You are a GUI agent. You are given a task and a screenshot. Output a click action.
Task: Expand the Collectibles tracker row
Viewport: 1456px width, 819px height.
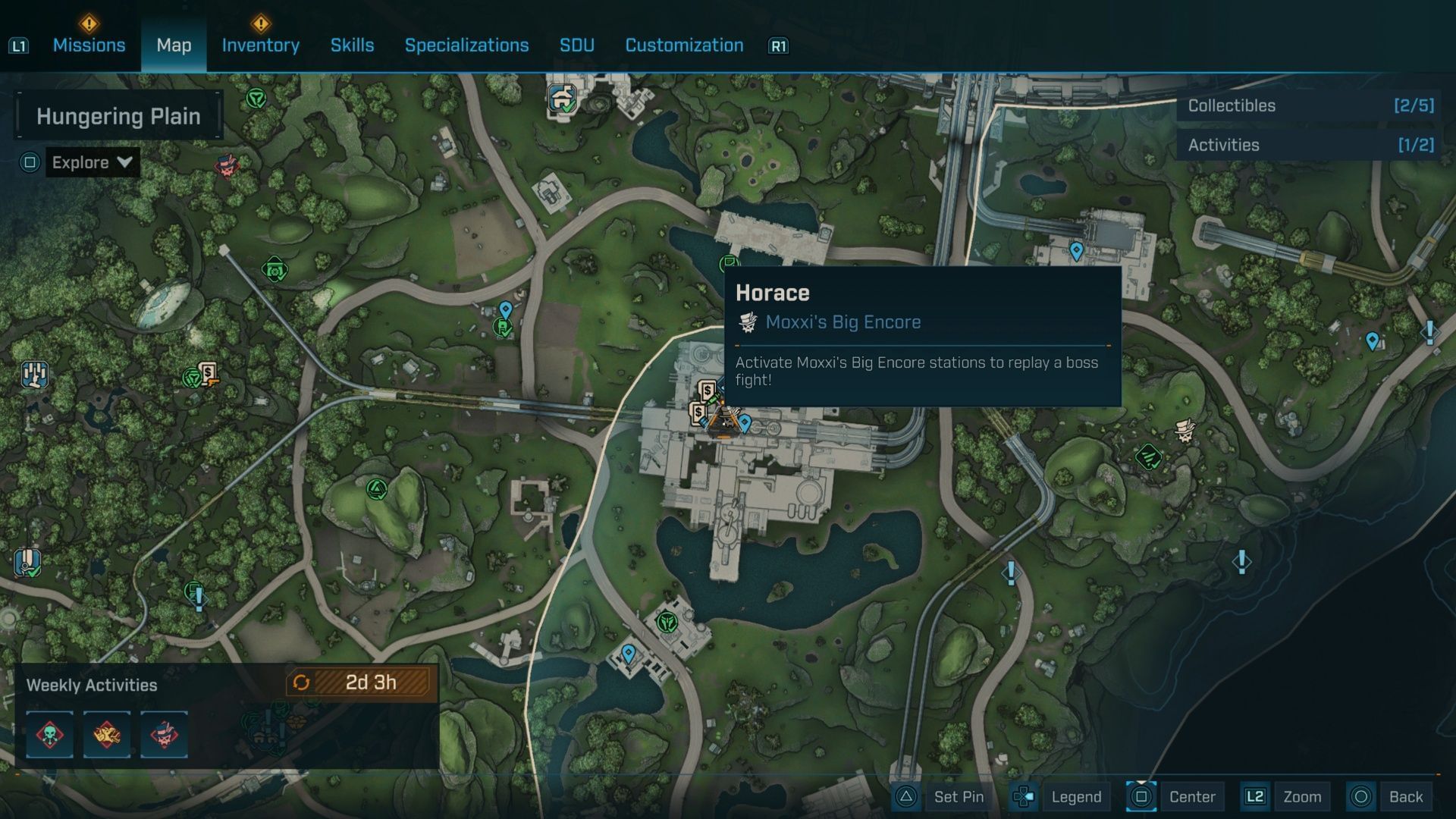click(1310, 106)
